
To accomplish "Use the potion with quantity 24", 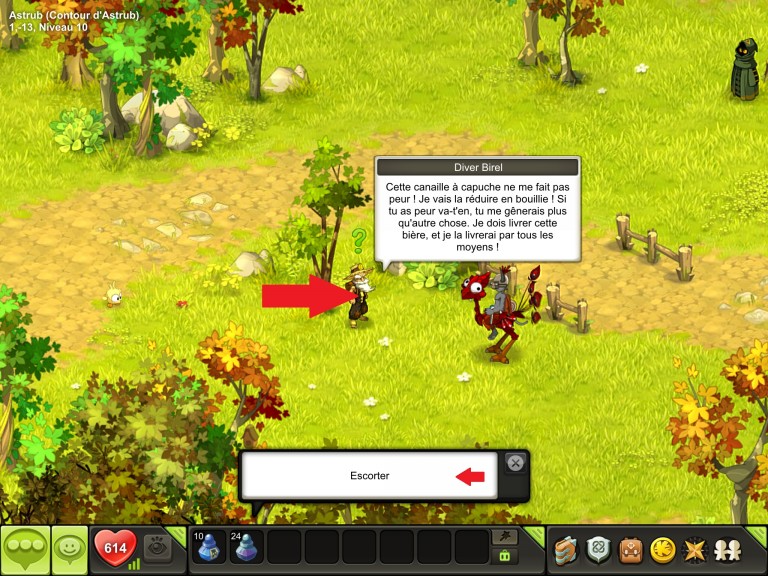I will tap(247, 548).
